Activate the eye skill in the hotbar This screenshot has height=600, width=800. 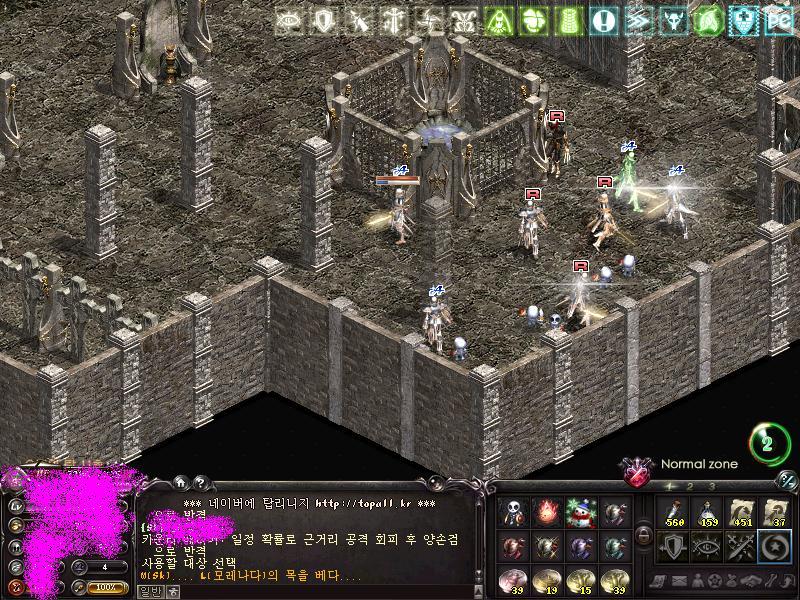pos(707,546)
